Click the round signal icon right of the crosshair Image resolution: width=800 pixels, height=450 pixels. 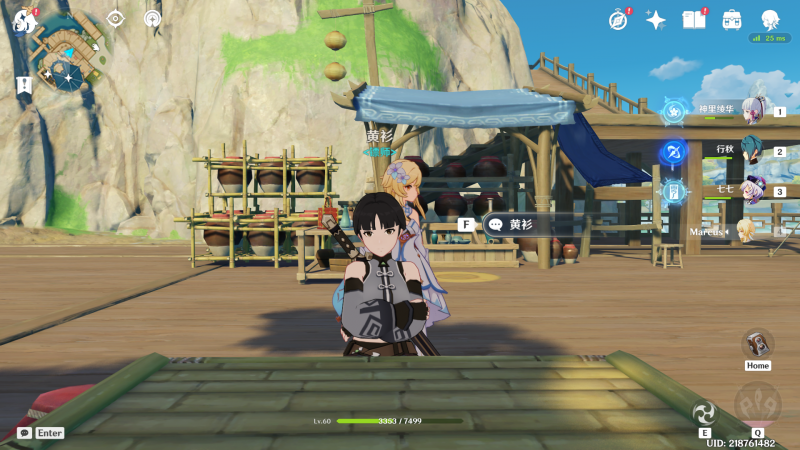pos(152,18)
